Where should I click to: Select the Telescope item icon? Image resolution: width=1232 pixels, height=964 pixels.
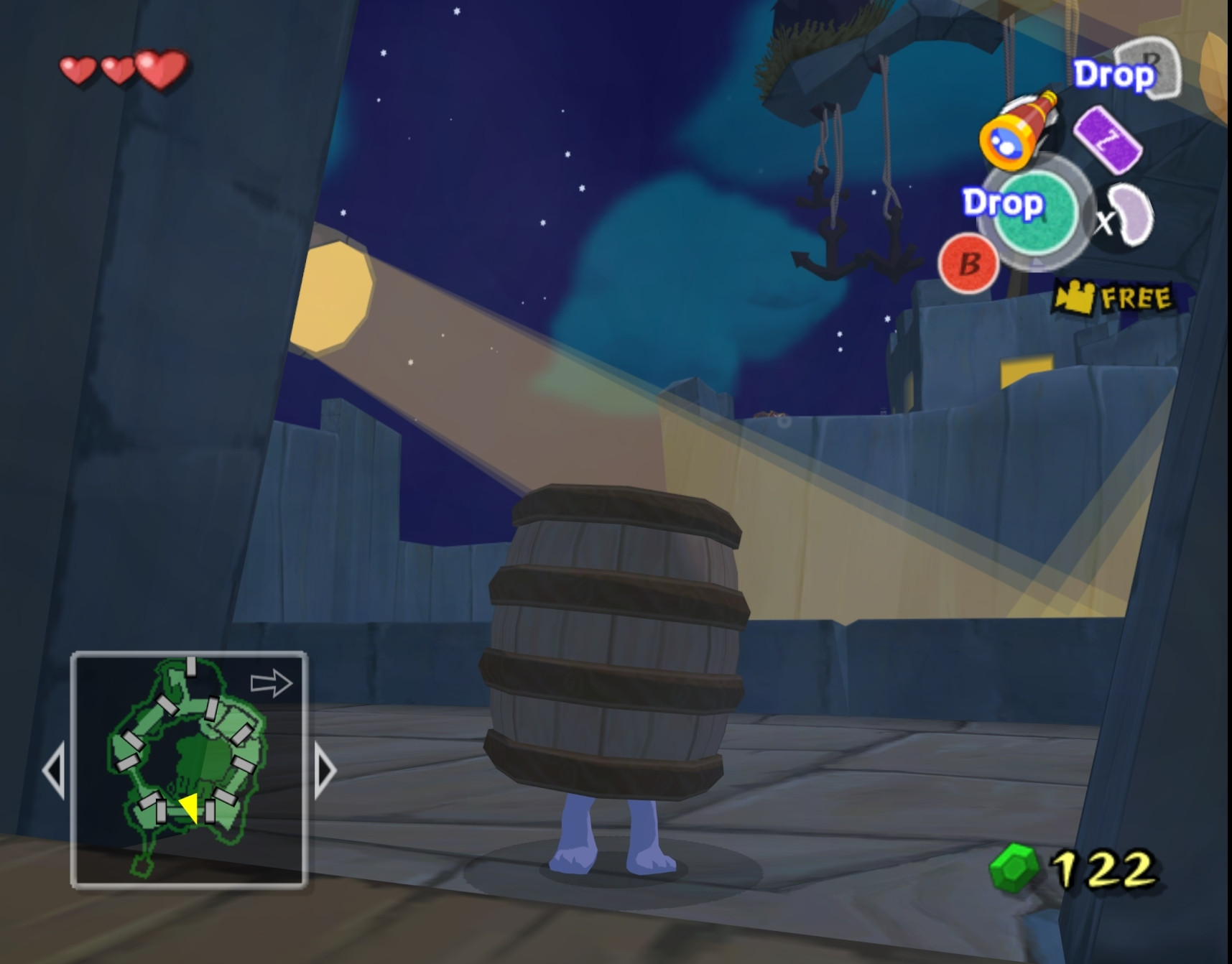click(x=1021, y=128)
